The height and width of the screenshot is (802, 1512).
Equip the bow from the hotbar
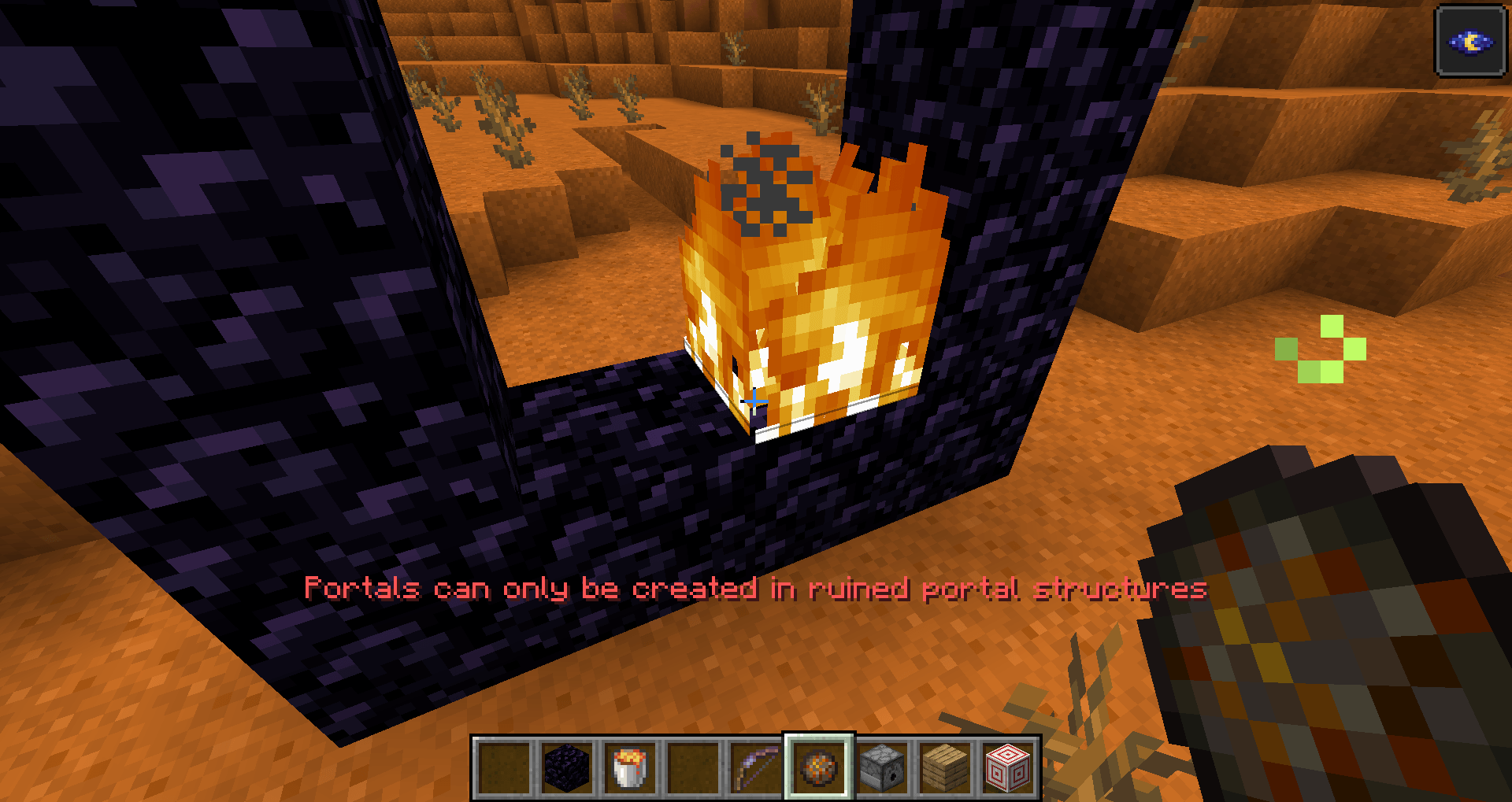[756, 767]
